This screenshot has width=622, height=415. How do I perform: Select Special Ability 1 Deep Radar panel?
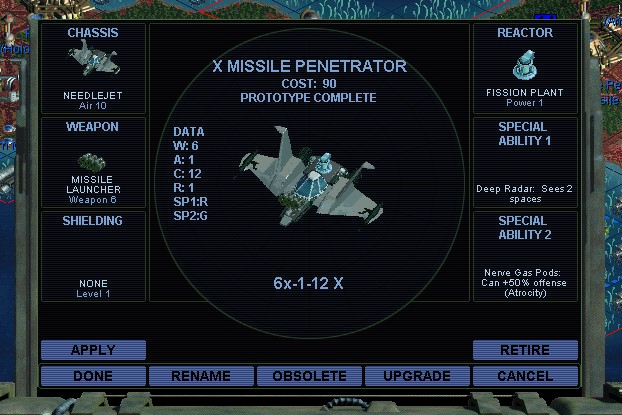(525, 162)
